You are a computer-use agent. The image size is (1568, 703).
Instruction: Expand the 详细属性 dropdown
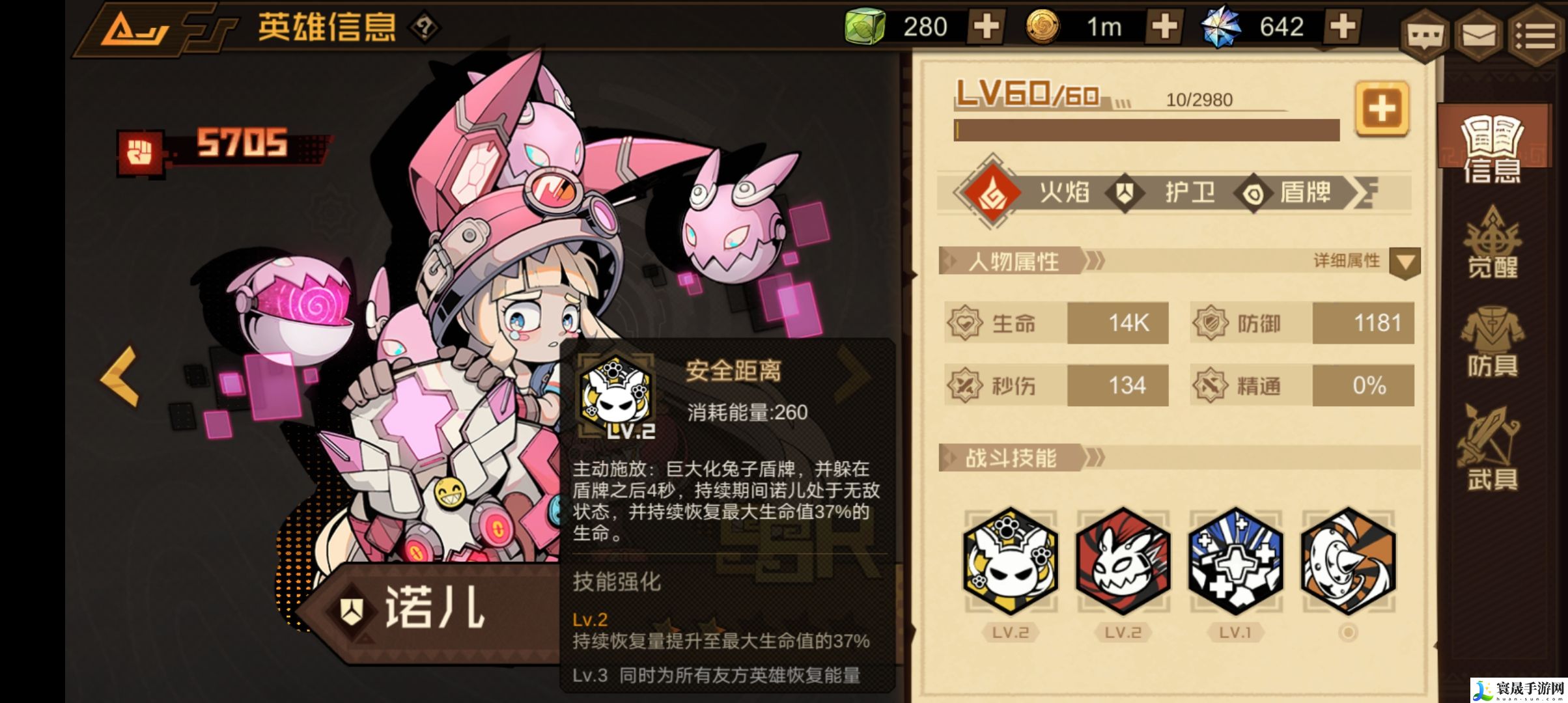pyautogui.click(x=1404, y=262)
